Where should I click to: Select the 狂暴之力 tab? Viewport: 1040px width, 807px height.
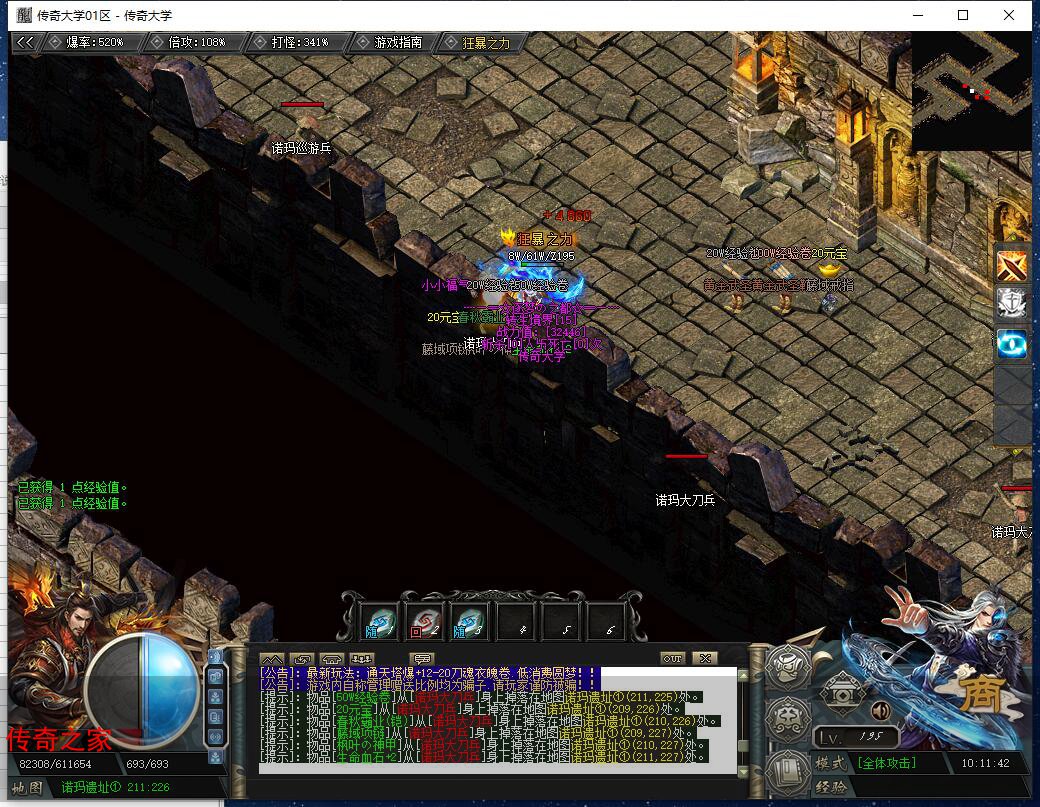486,42
